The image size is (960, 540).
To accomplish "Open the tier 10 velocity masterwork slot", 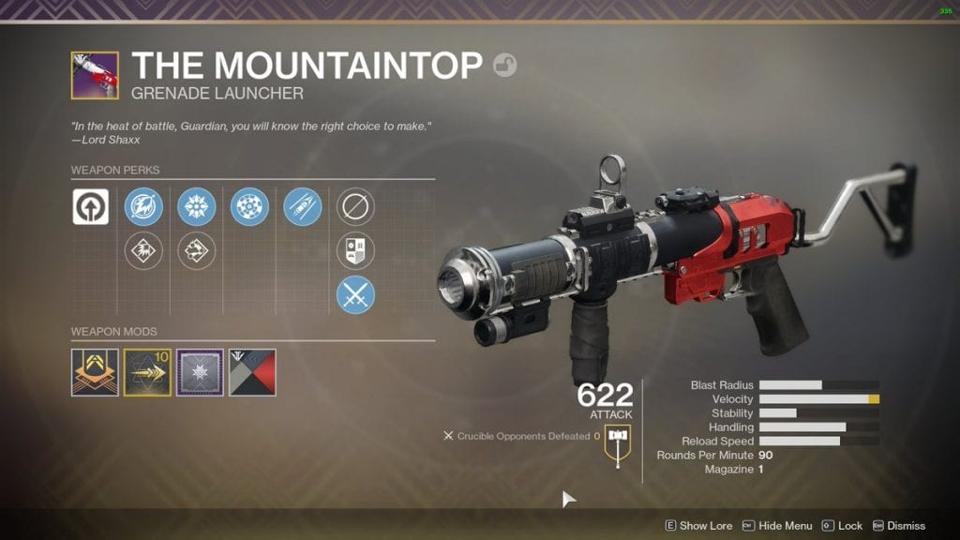I will pos(147,372).
